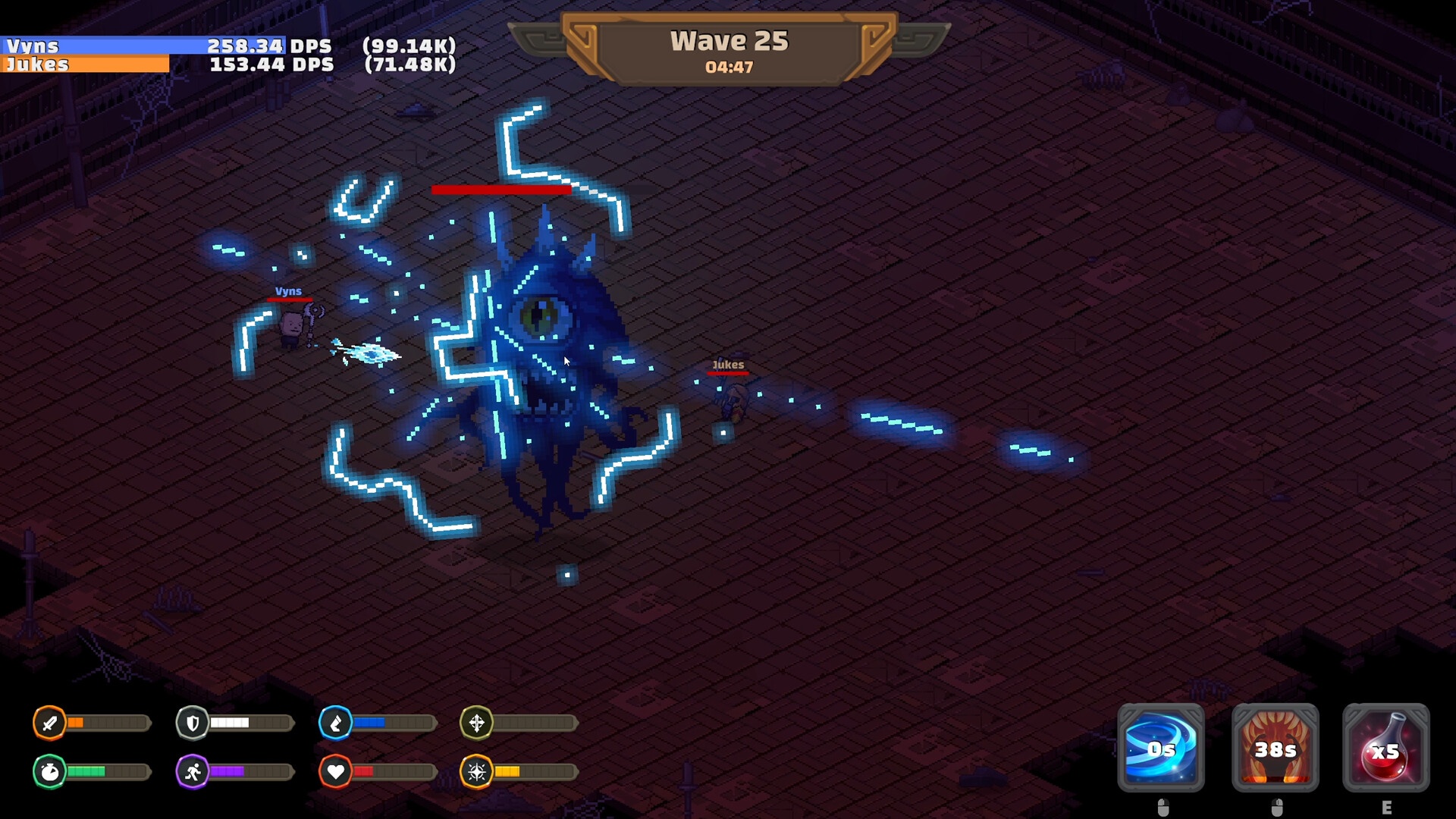Select Jukes row in the DPS meter
The image size is (1456, 819).
(x=227, y=64)
